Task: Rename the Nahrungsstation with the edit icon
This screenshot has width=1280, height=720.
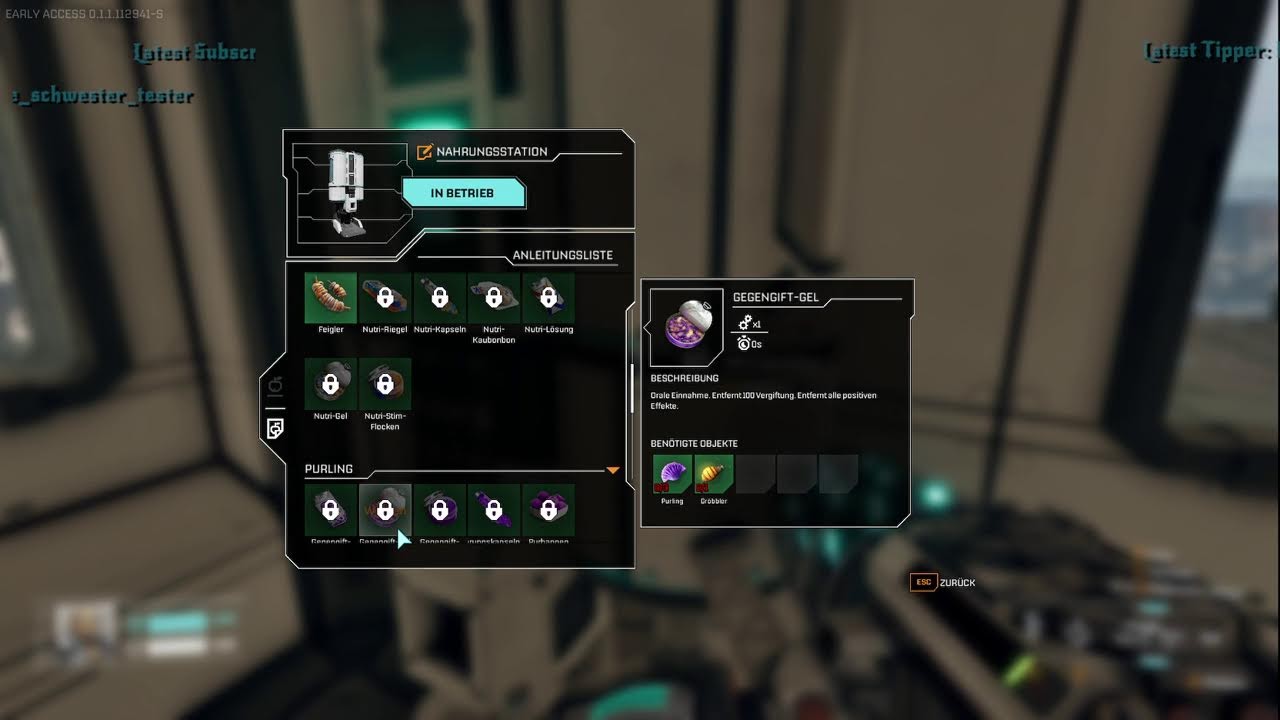Action: [424, 152]
